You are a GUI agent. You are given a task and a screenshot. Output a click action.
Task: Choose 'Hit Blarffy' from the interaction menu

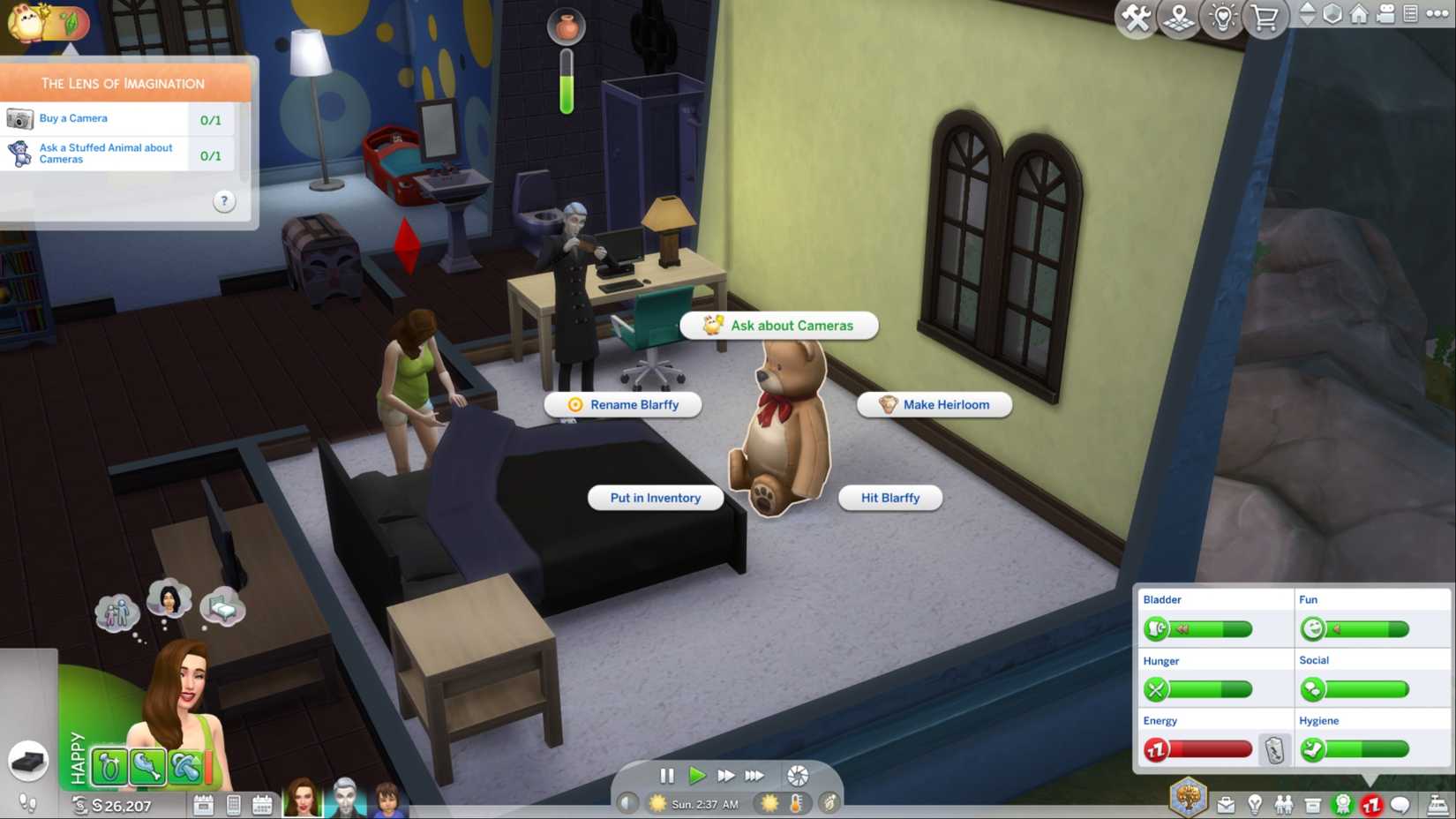pos(890,498)
